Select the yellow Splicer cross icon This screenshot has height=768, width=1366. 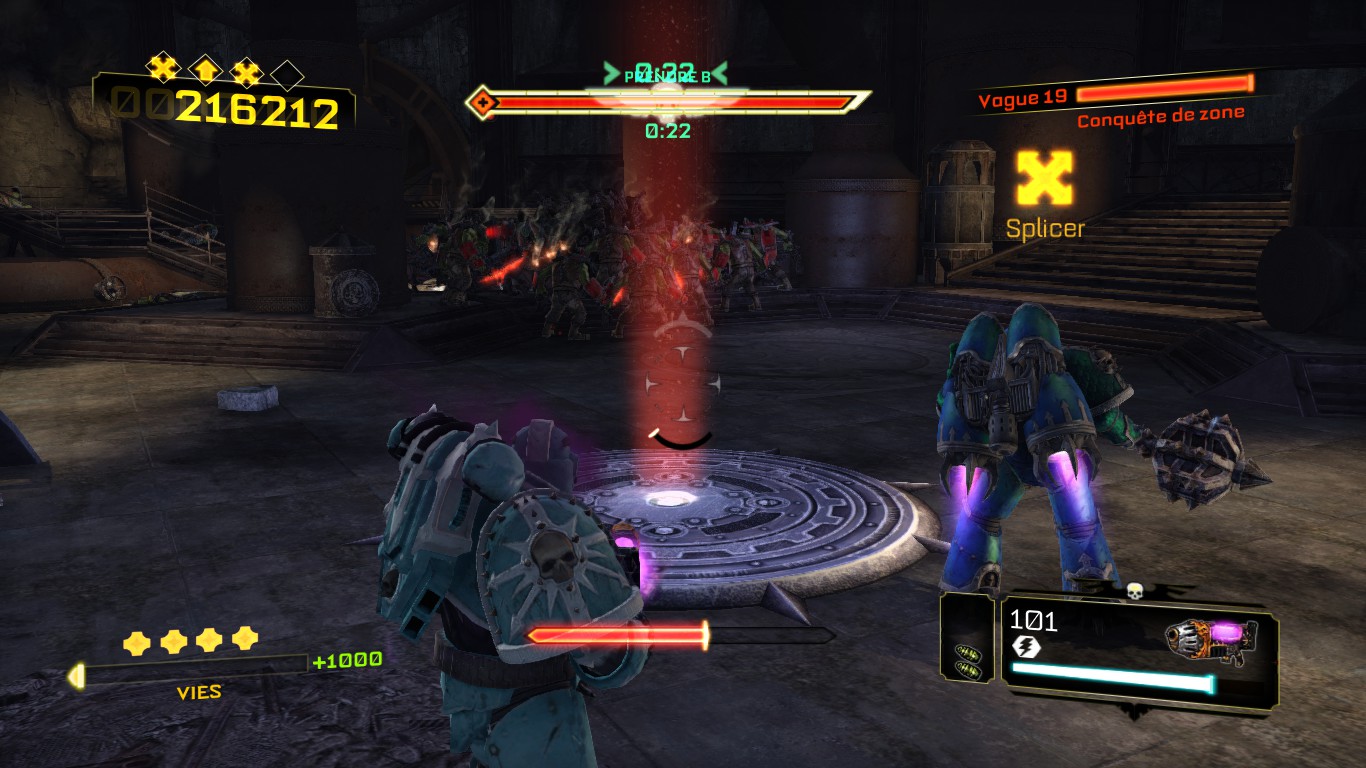(x=1044, y=178)
